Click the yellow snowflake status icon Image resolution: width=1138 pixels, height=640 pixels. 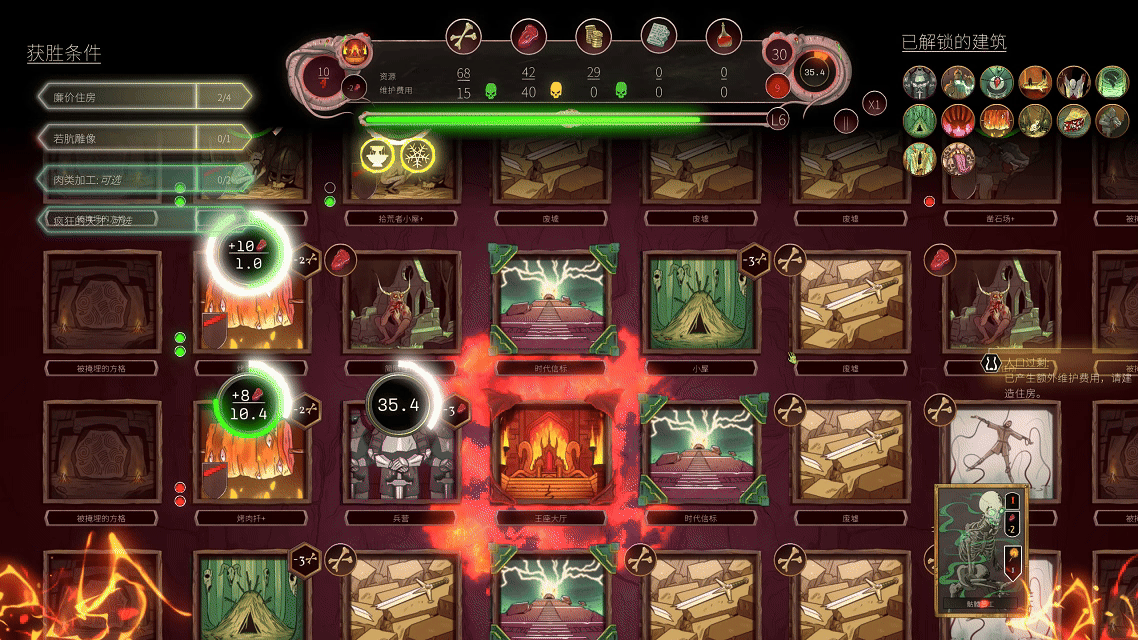click(x=416, y=155)
